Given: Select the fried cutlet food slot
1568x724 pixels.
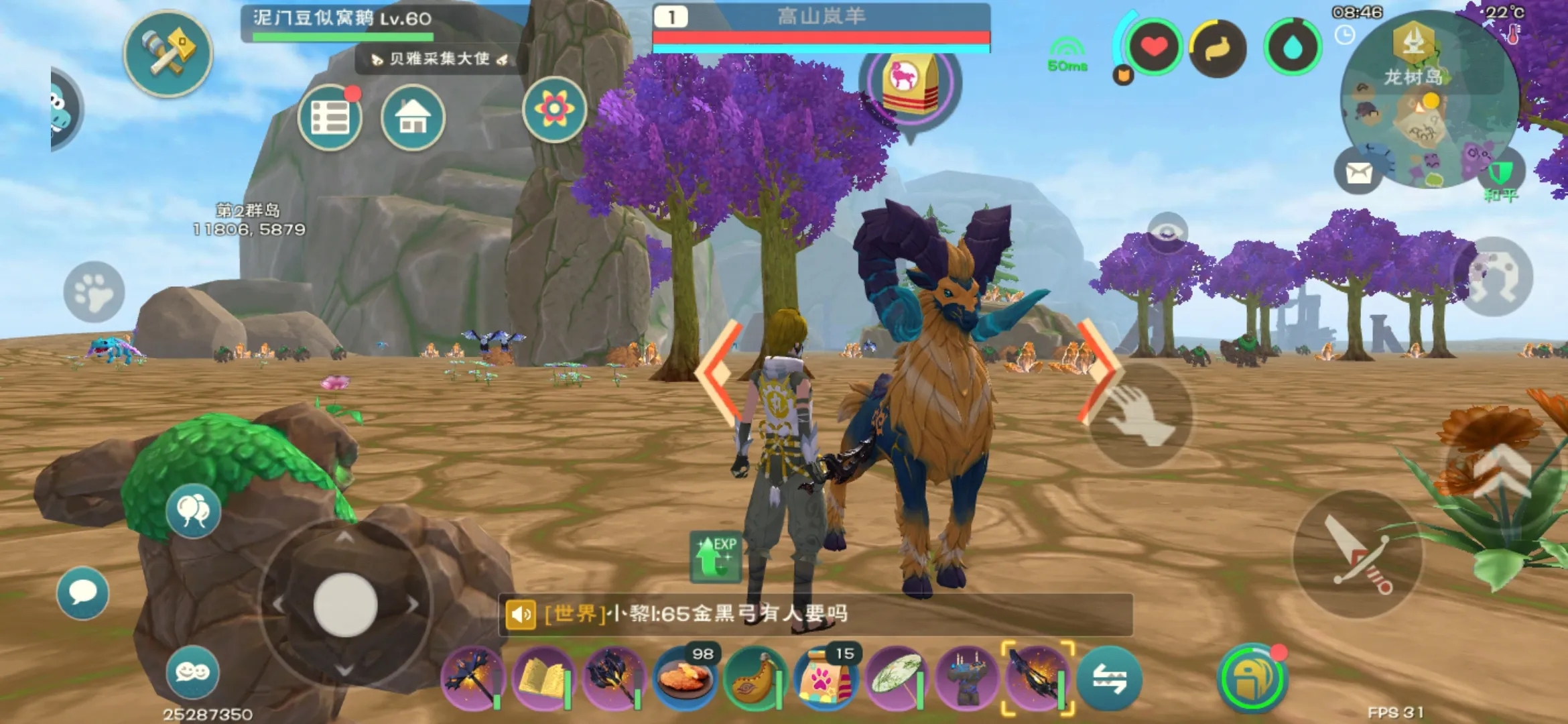Looking at the screenshot, I should [684, 678].
